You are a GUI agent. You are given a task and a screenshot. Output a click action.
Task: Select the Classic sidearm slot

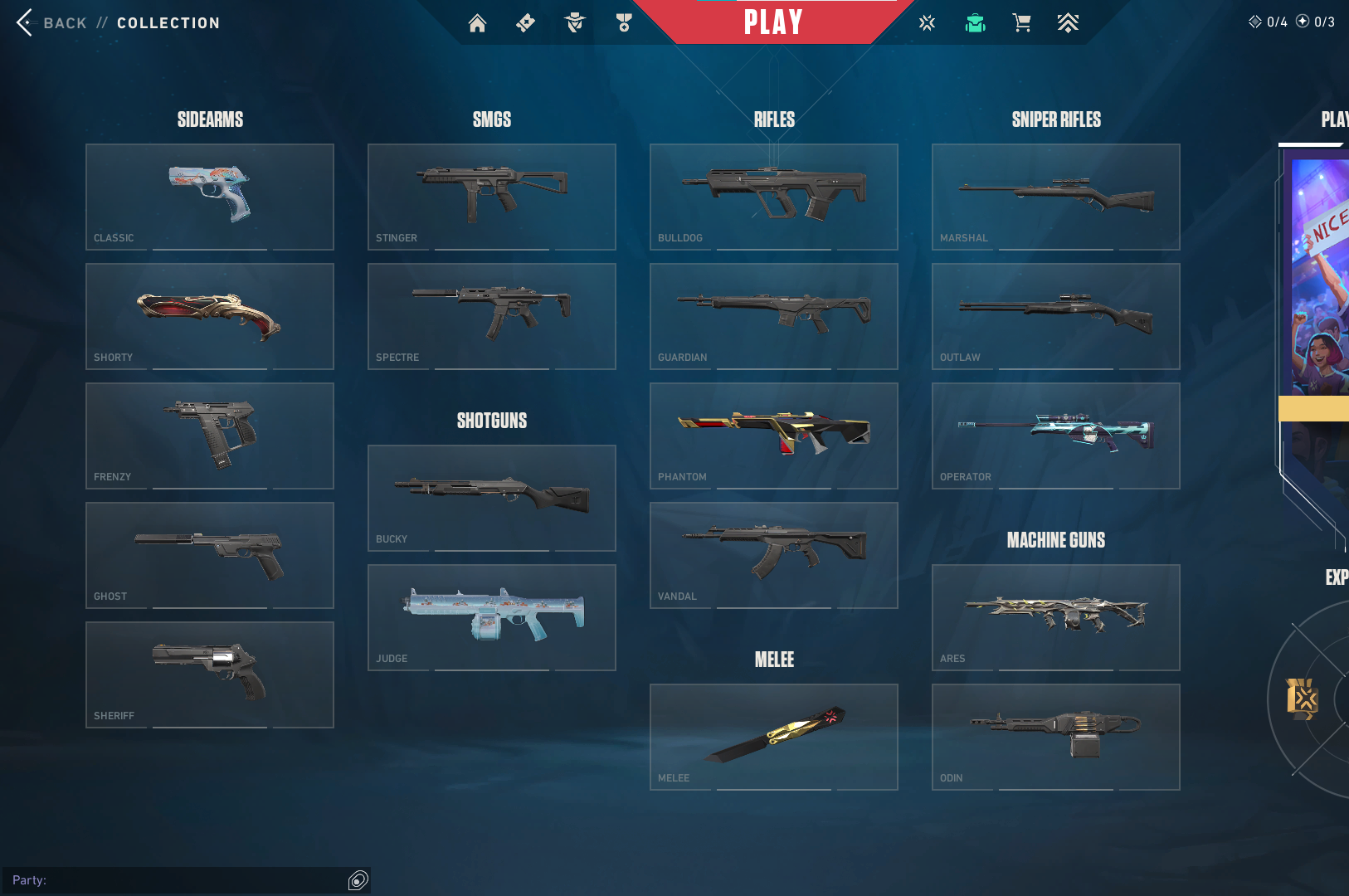point(210,197)
